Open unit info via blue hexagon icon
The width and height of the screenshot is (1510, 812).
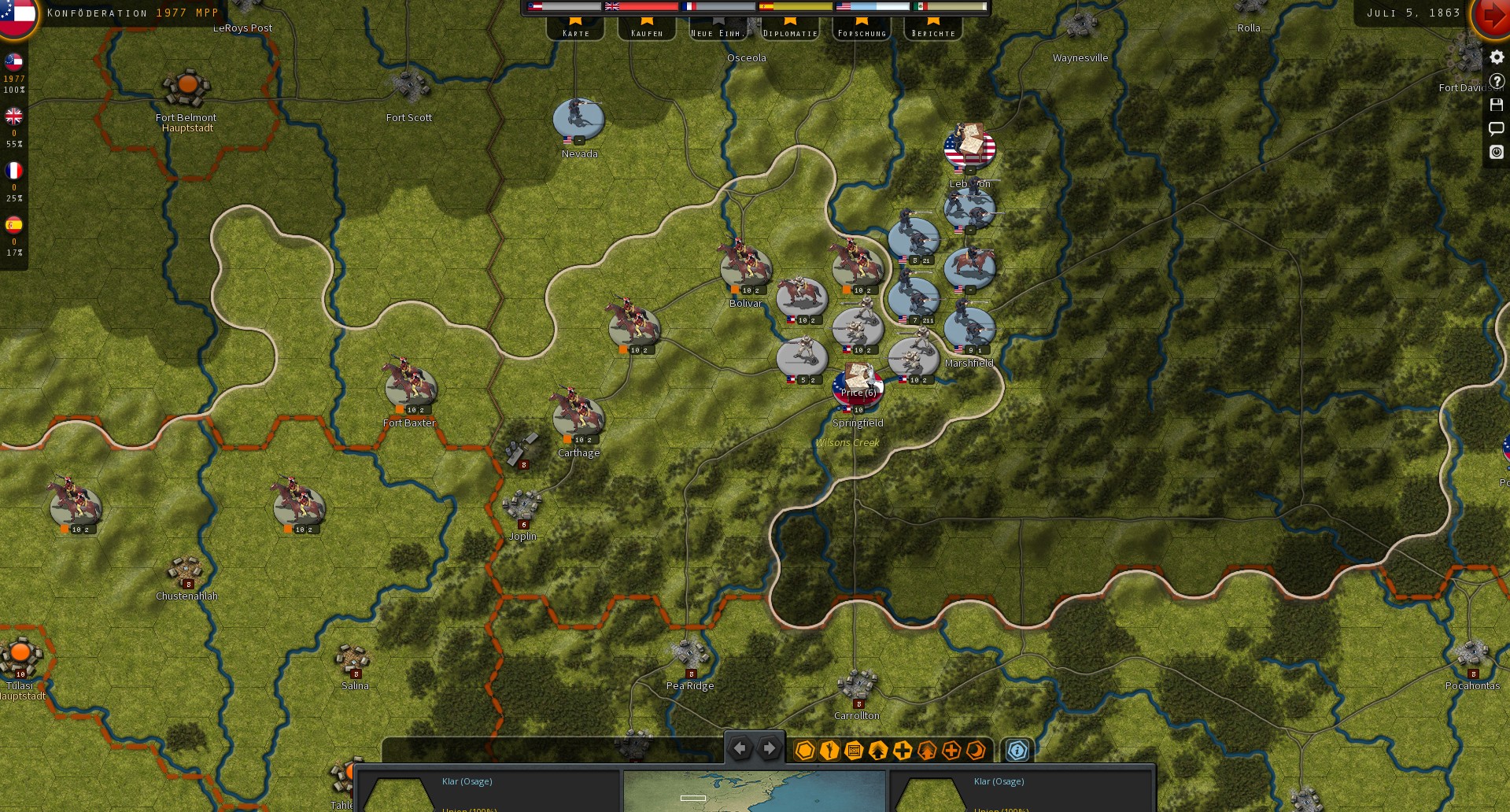1017,751
